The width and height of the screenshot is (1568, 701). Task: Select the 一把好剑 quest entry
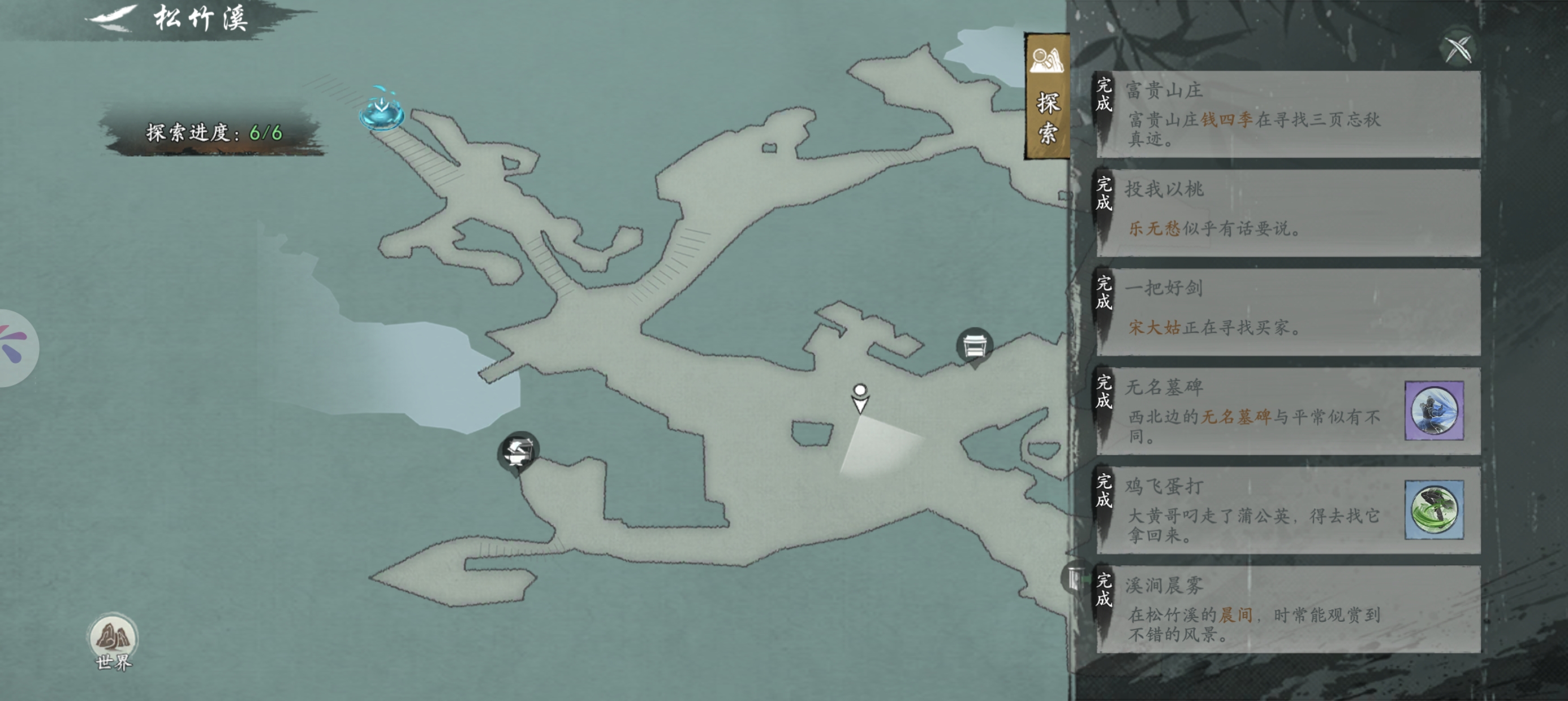1287,312
